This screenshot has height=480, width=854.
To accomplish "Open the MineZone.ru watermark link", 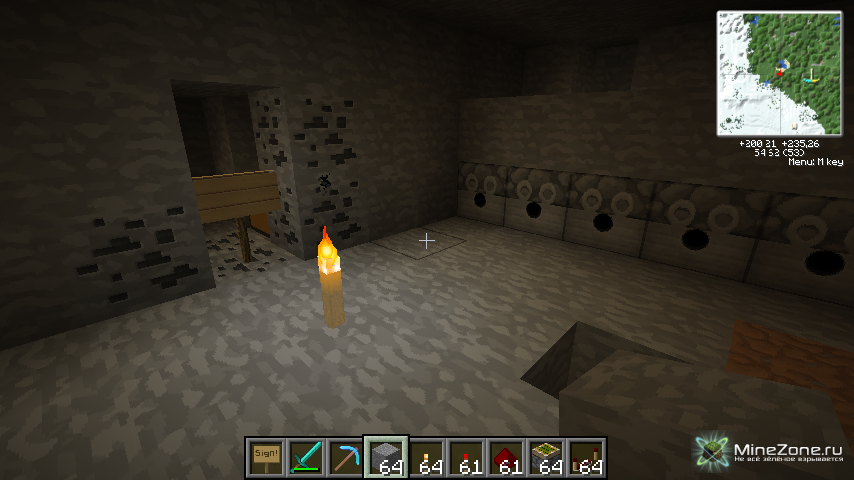I will click(768, 450).
